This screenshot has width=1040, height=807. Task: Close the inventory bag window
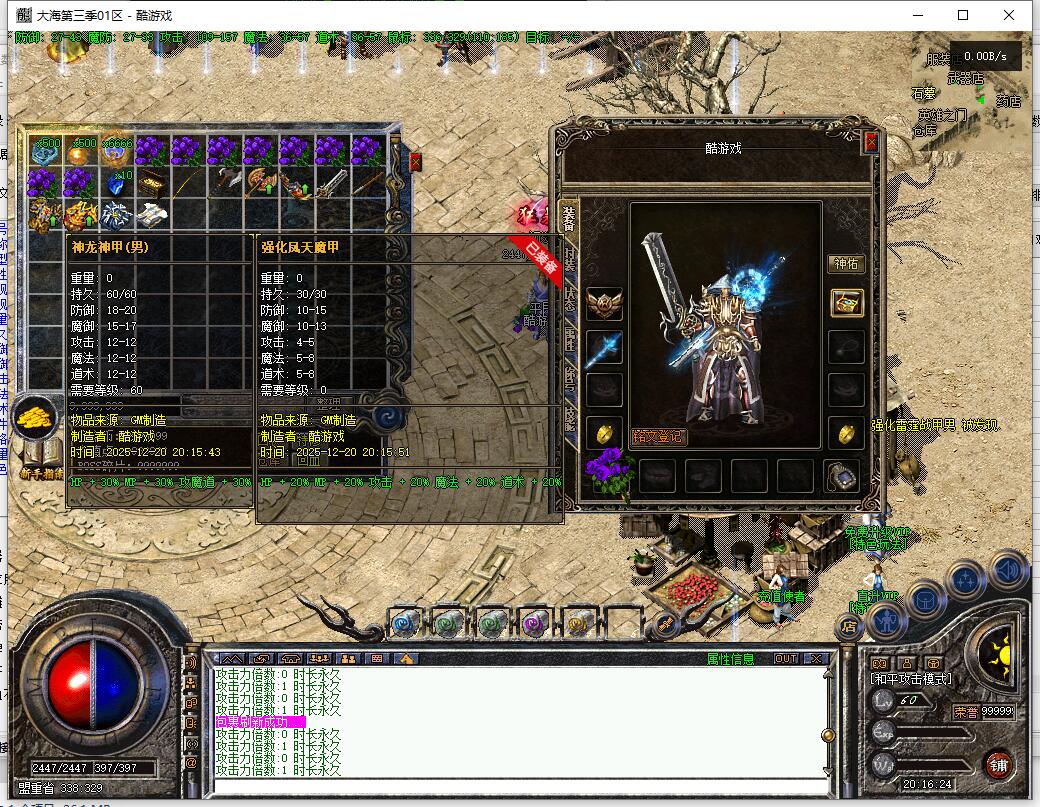pyautogui.click(x=416, y=162)
